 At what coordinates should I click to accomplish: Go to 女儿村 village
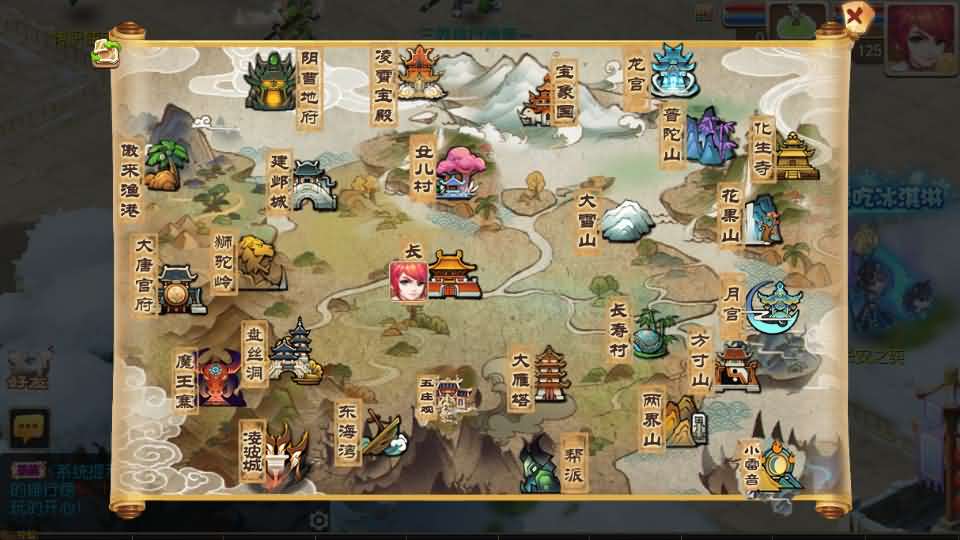455,173
